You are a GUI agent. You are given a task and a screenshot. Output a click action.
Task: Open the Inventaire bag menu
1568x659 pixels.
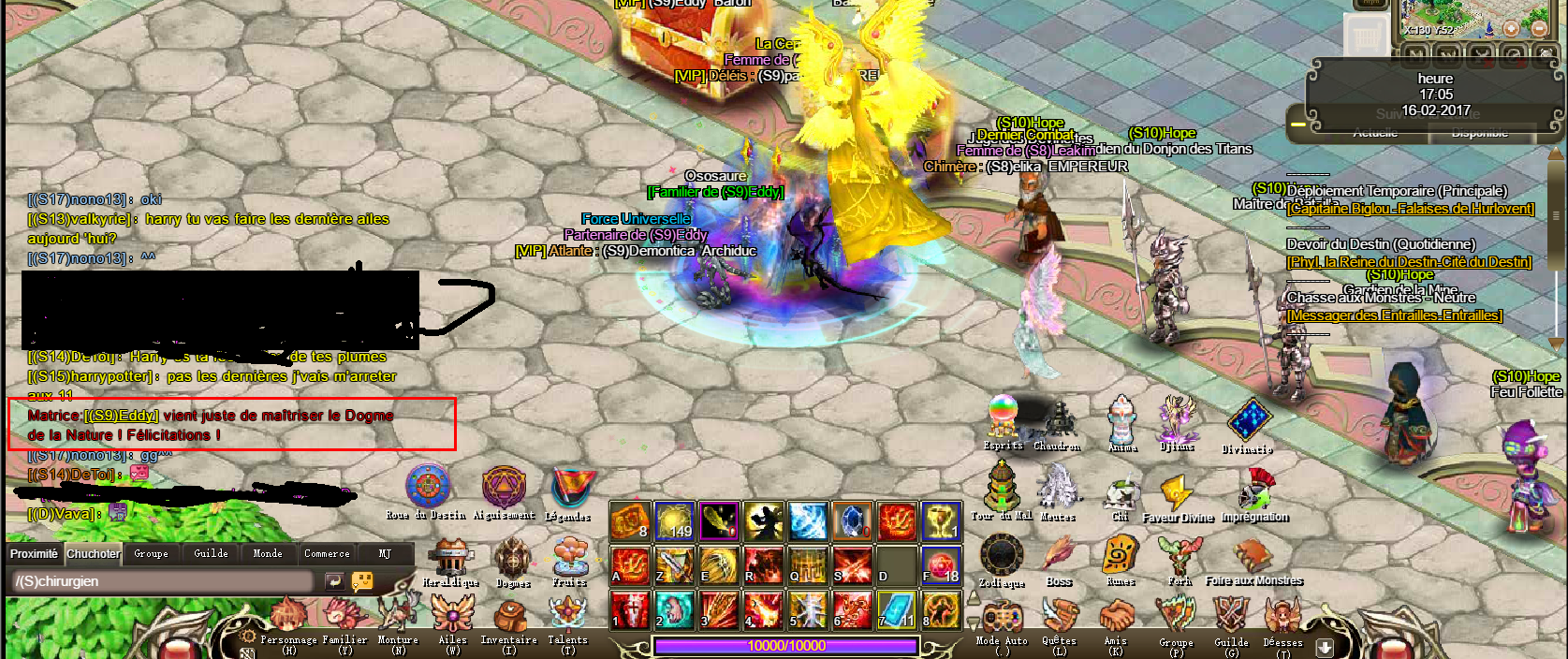(x=508, y=620)
